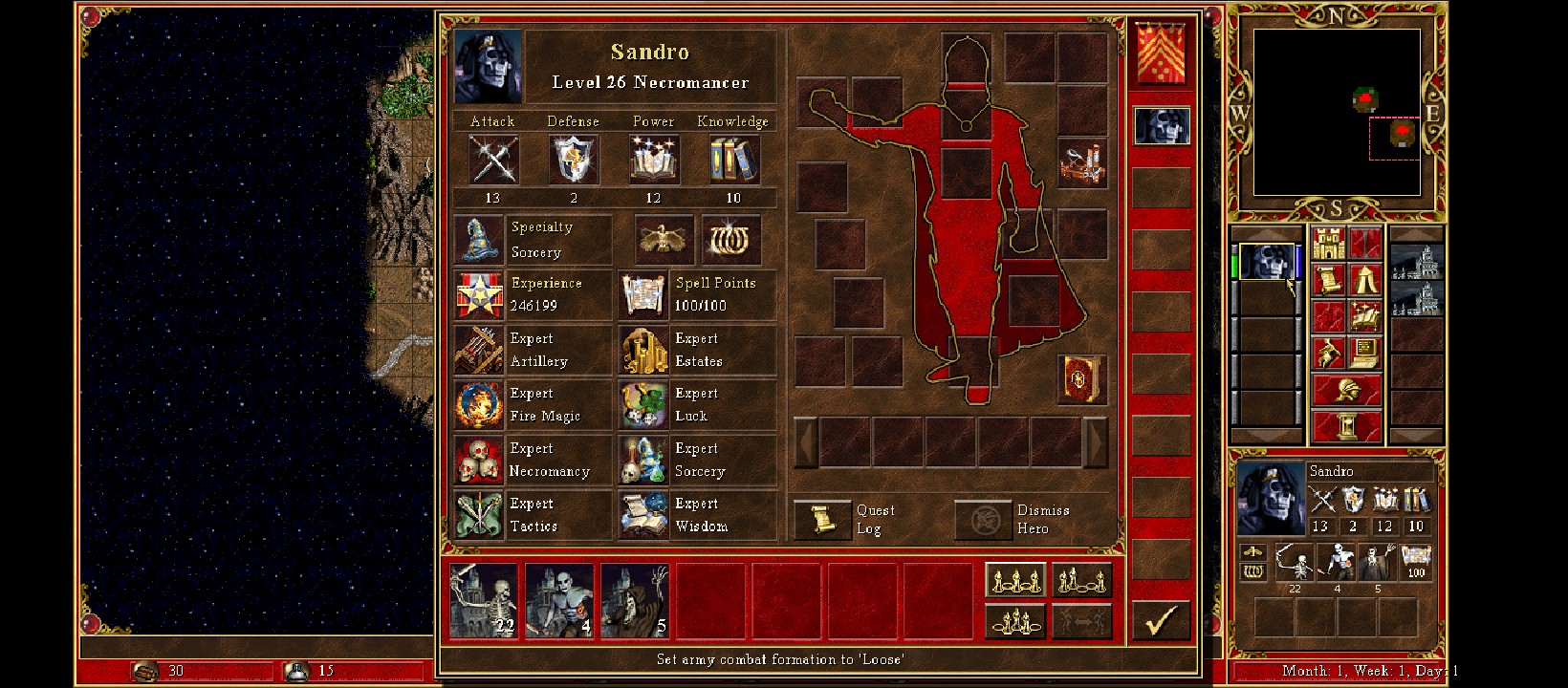Show the Spell Points details
Screen dimensions: 1568x688
point(643,294)
